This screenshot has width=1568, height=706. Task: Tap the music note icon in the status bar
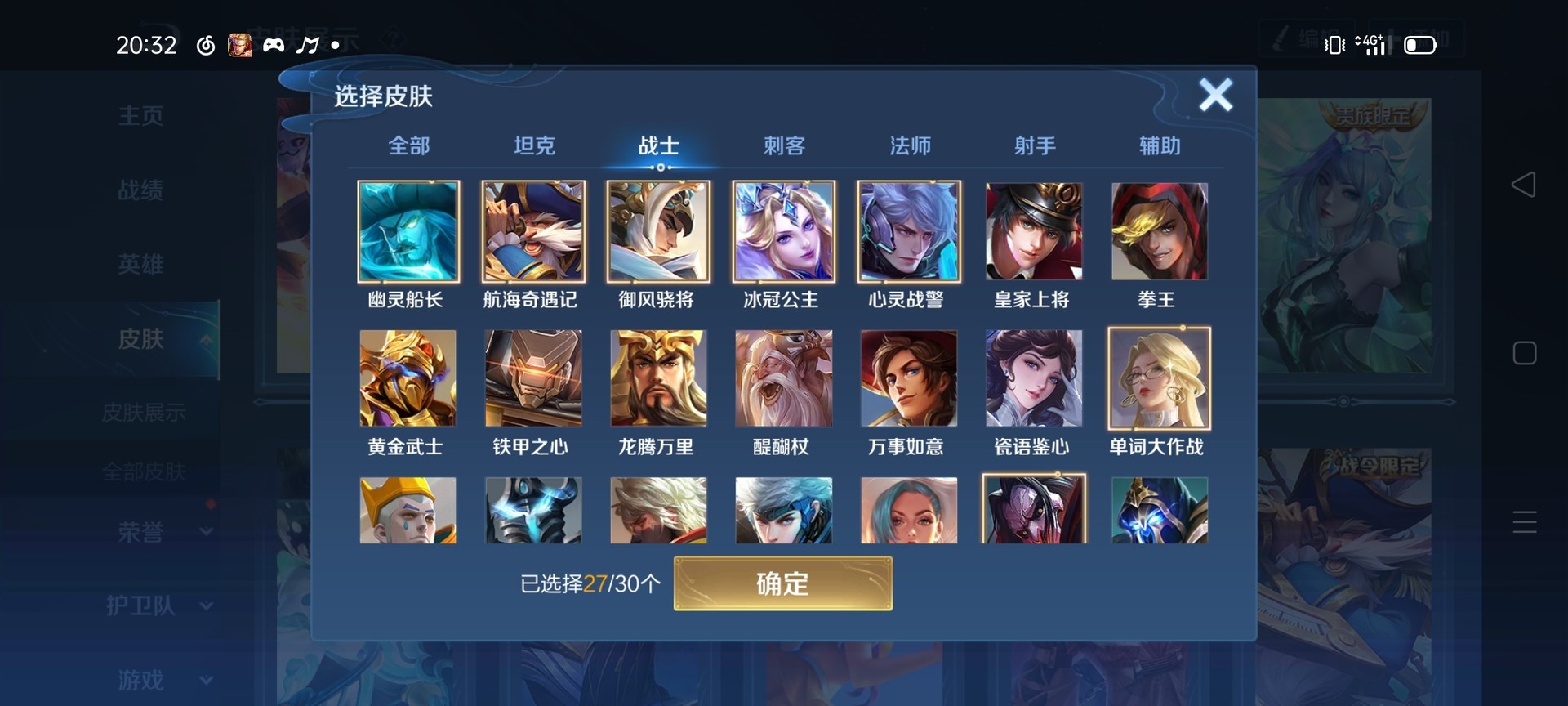[307, 46]
